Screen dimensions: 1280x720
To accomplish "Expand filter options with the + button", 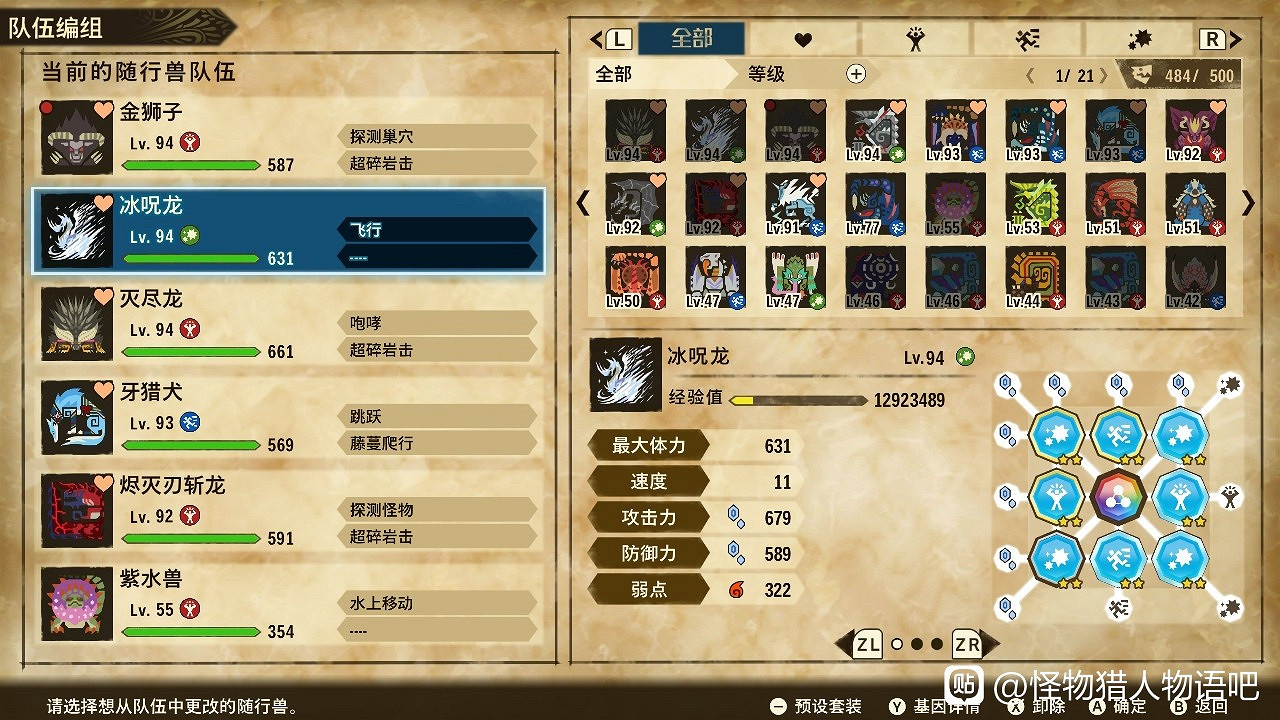I will (855, 73).
